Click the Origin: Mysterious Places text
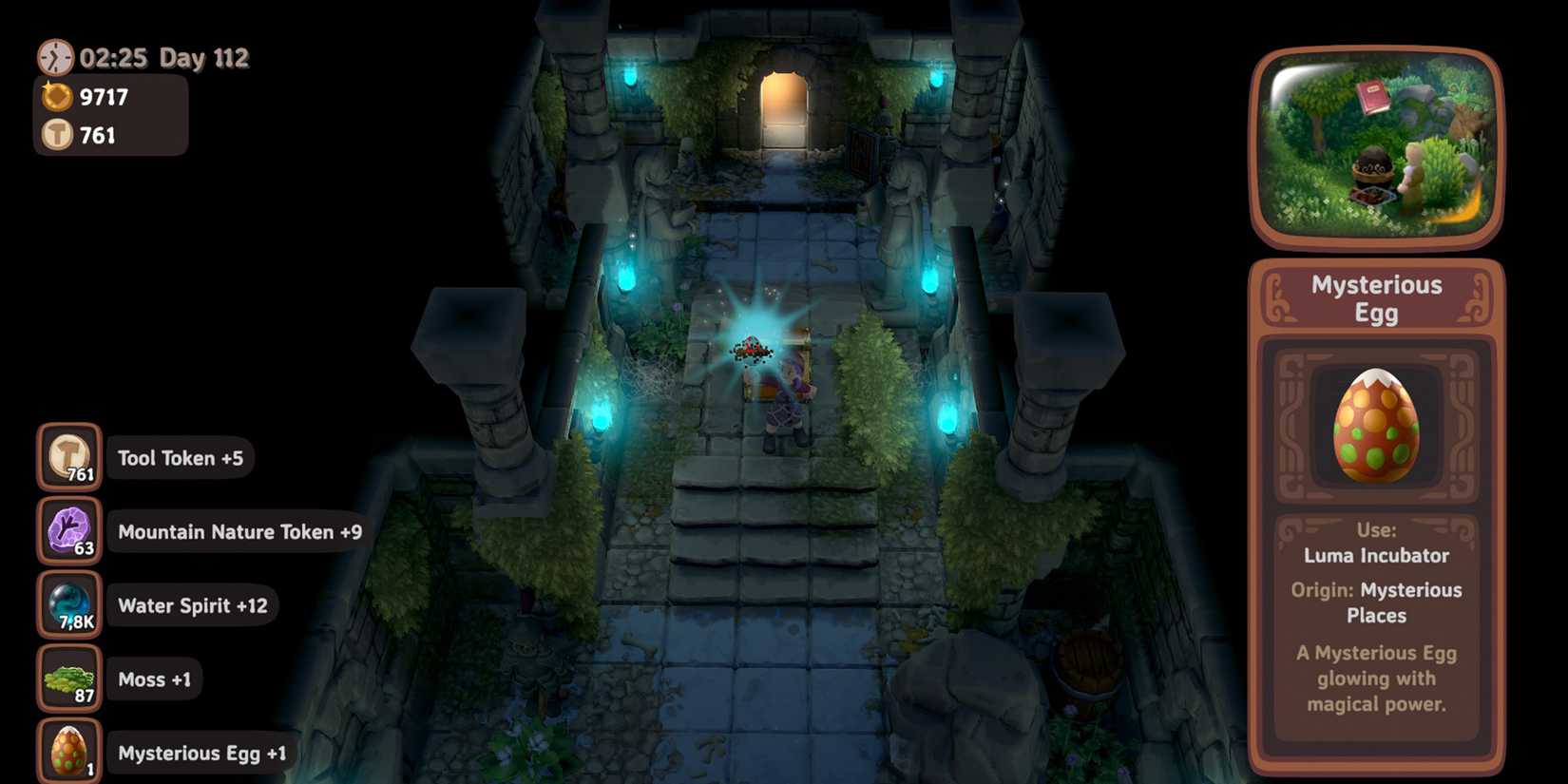 [x=1375, y=602]
